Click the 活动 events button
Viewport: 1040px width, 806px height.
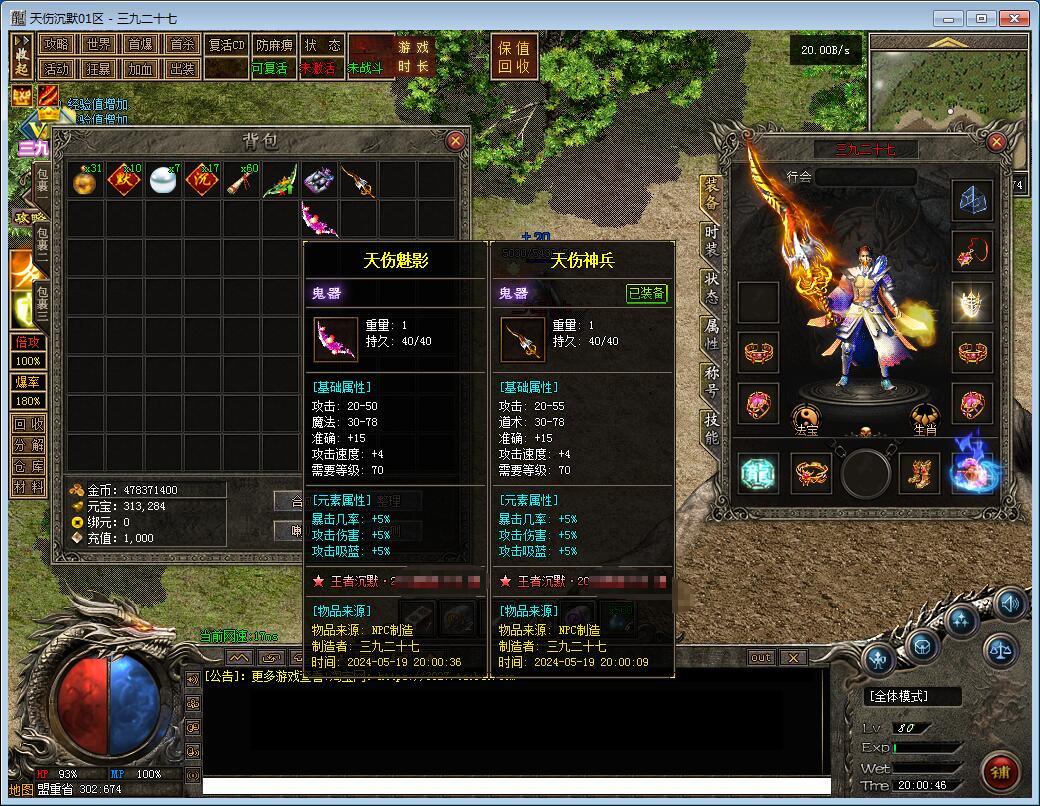(56, 69)
